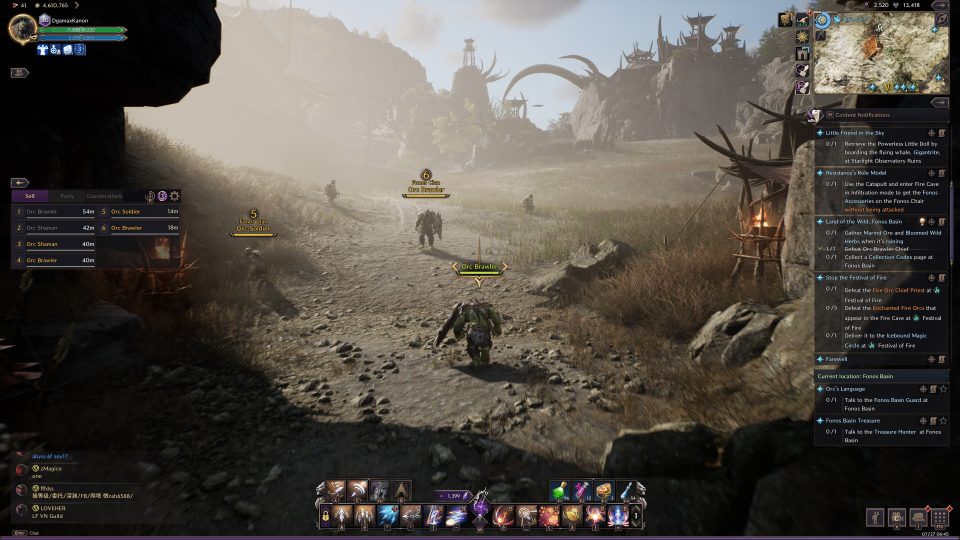This screenshot has height=540, width=960.
Task: Toggle the padlock on the skill bar
Action: (325, 517)
